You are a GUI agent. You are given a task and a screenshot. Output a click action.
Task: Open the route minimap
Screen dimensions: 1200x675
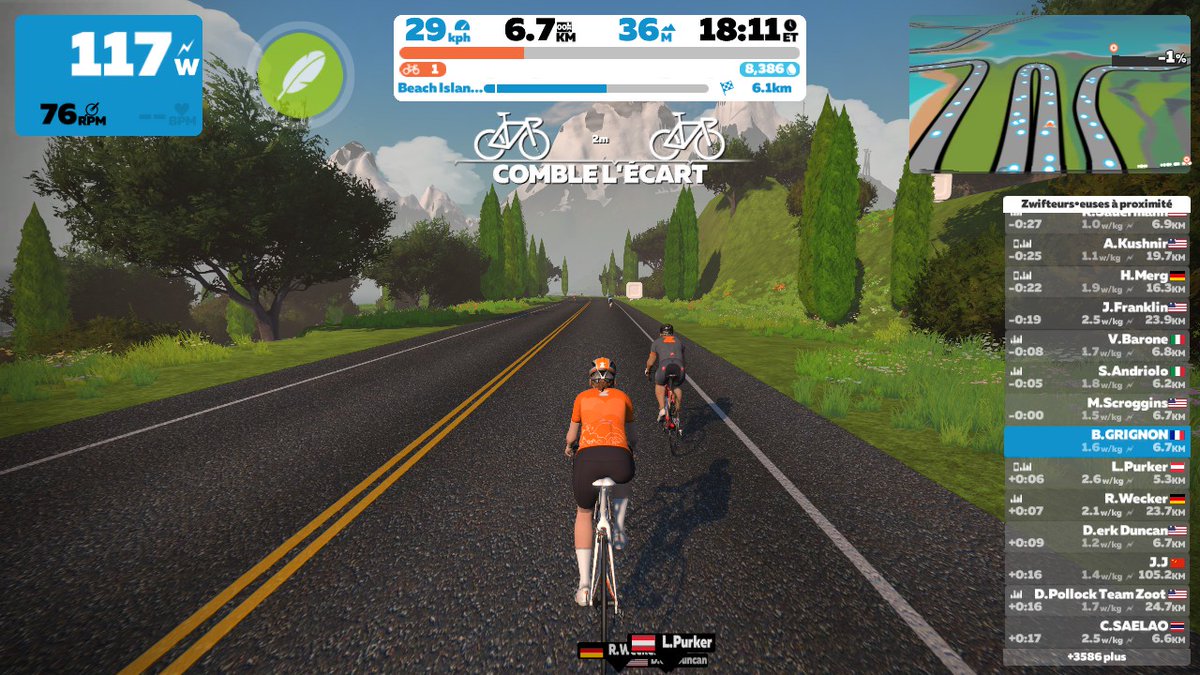[1049, 94]
